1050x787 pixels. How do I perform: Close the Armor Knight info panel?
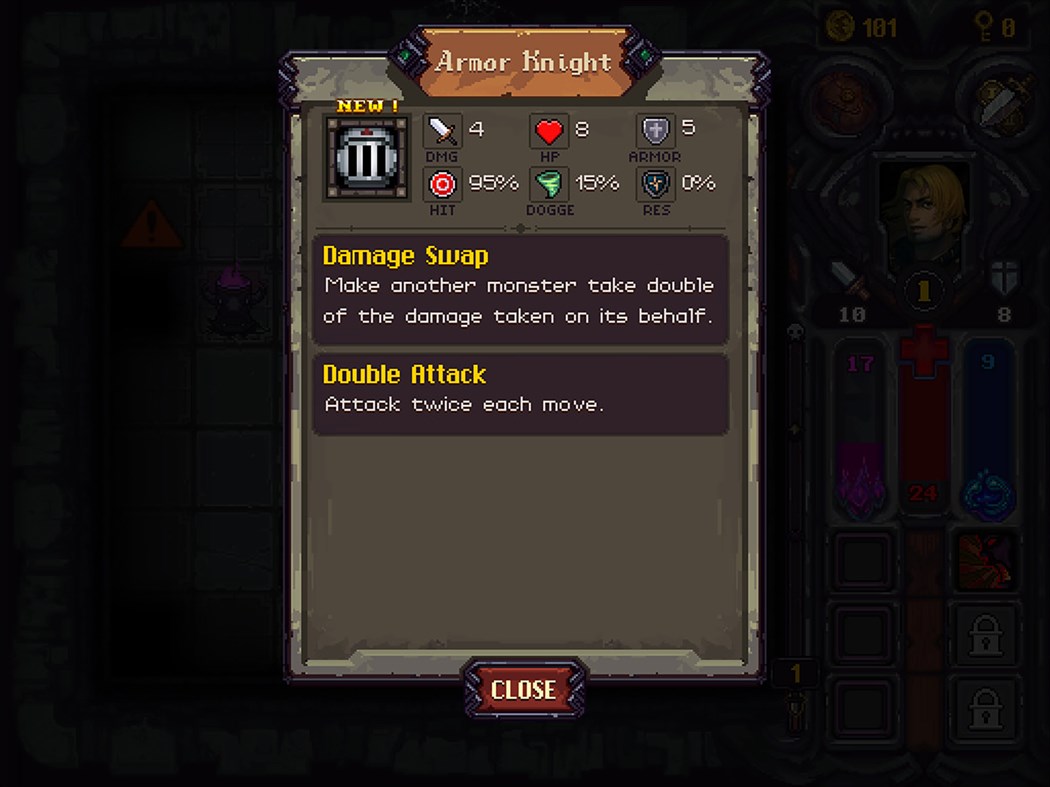523,689
